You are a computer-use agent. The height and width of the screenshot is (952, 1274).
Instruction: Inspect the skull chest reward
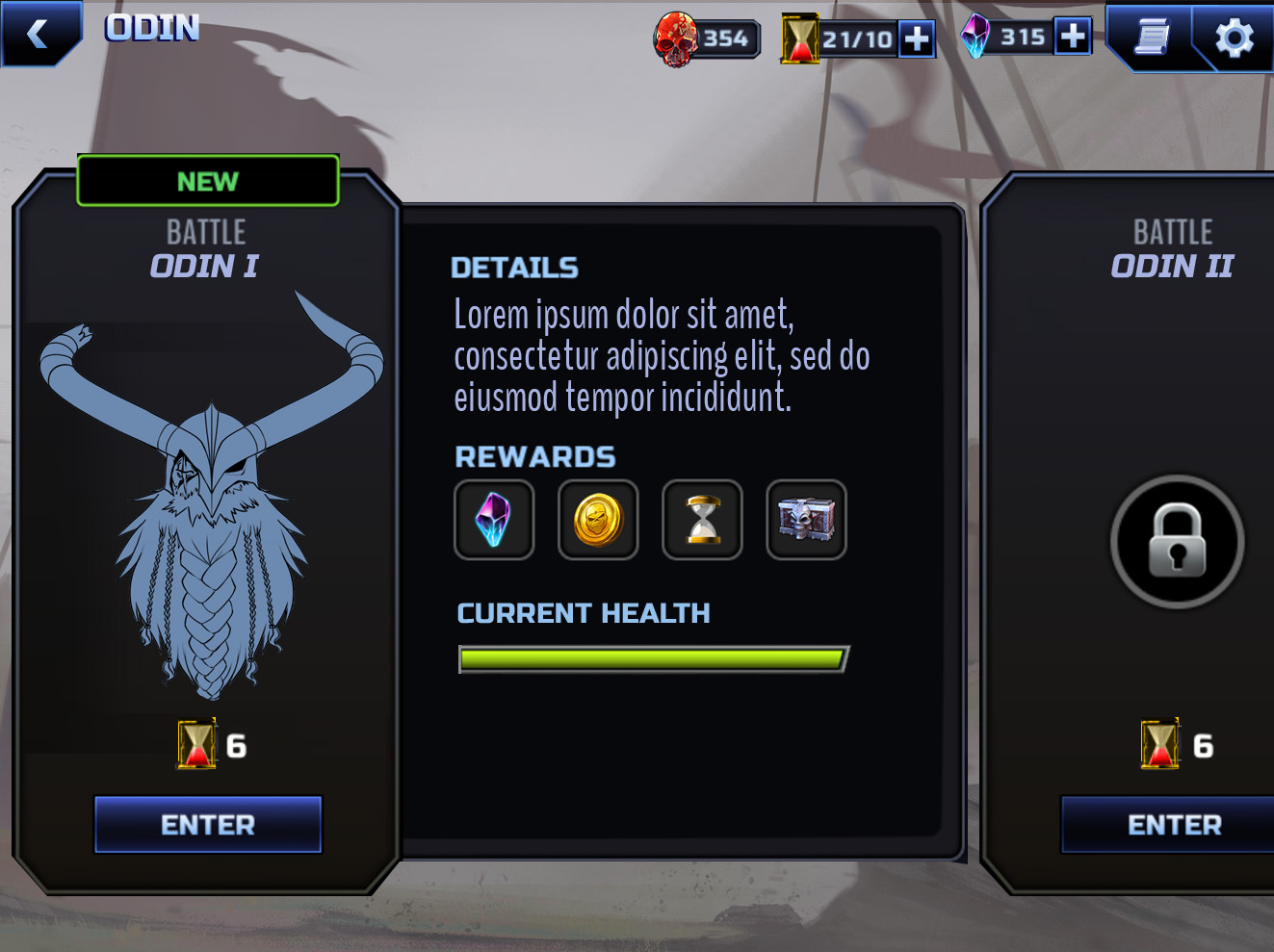[x=806, y=520]
